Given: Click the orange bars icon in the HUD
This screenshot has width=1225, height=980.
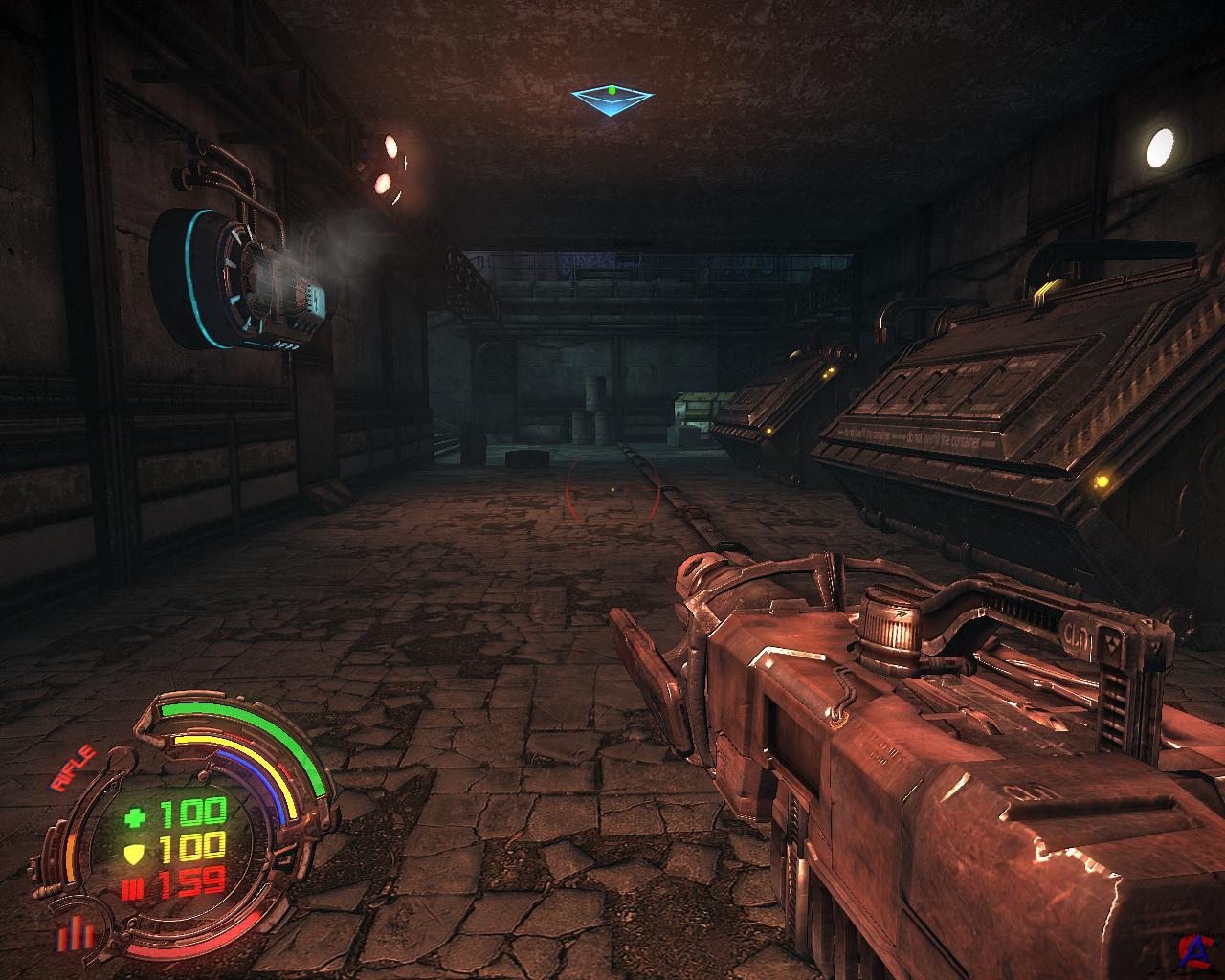Looking at the screenshot, I should [x=72, y=931].
